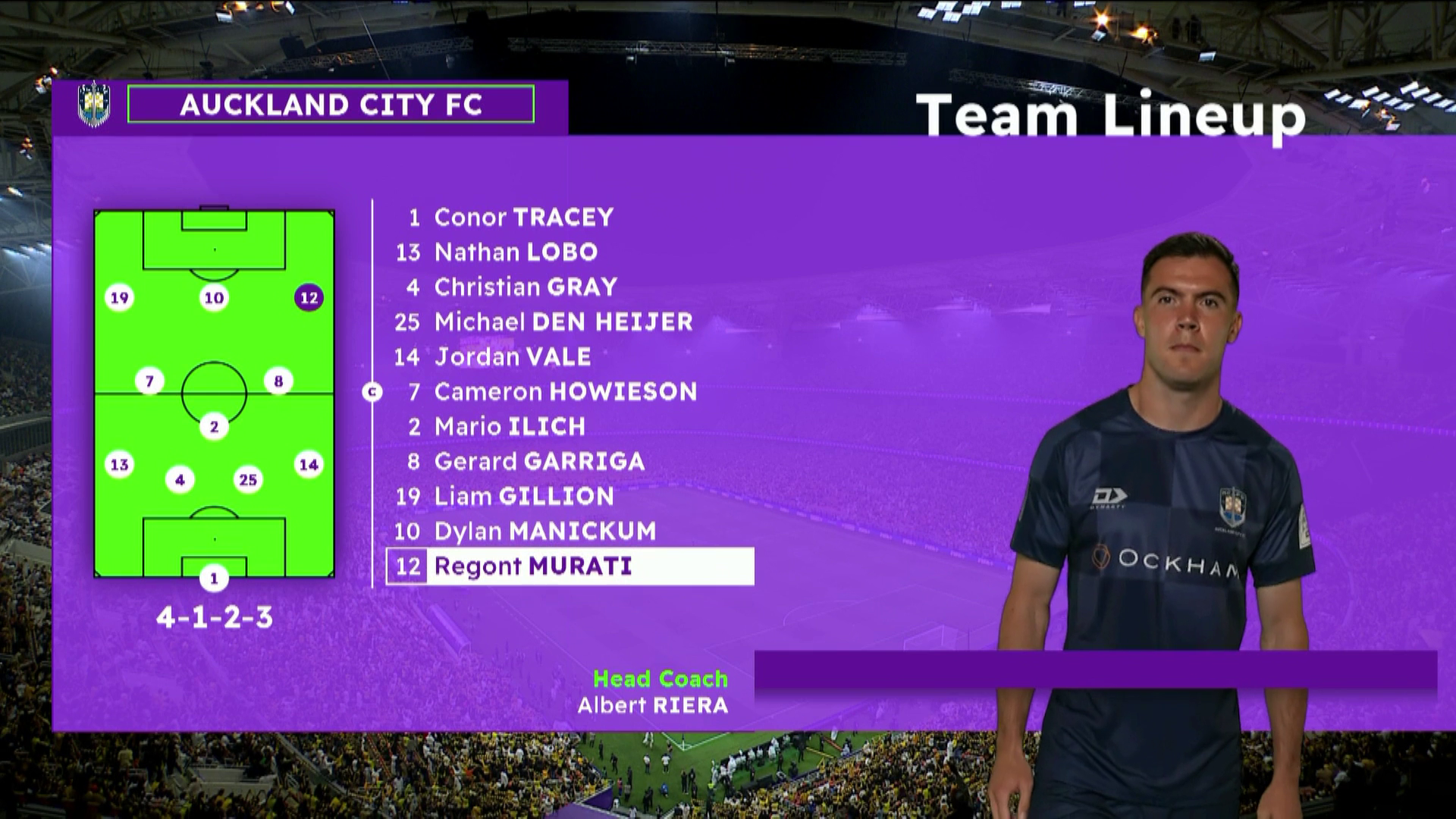Choose the number 13 marker on the formation pitch
1456x819 pixels.
119,465
